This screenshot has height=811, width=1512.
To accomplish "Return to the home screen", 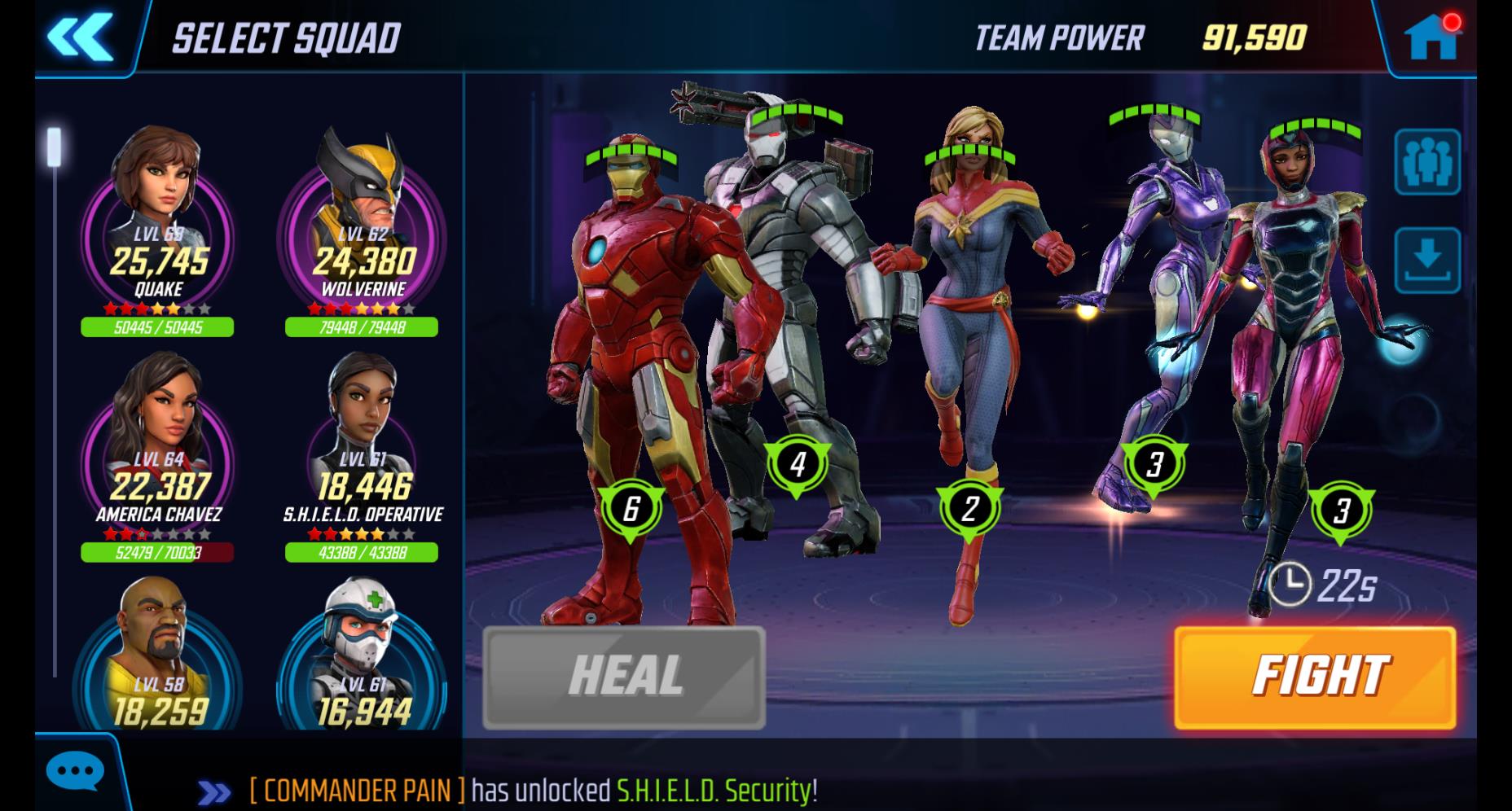I will (1431, 38).
